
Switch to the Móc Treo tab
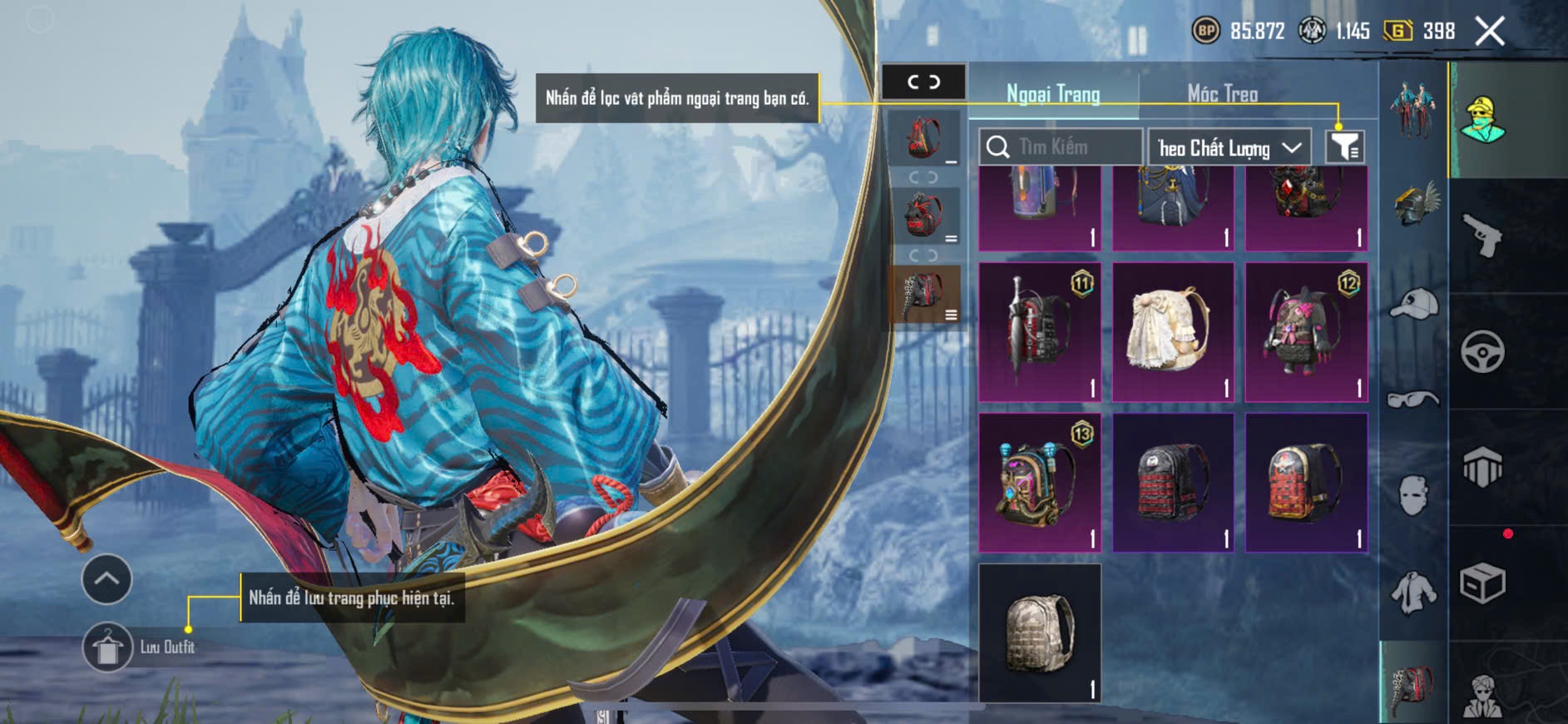(x=1221, y=94)
